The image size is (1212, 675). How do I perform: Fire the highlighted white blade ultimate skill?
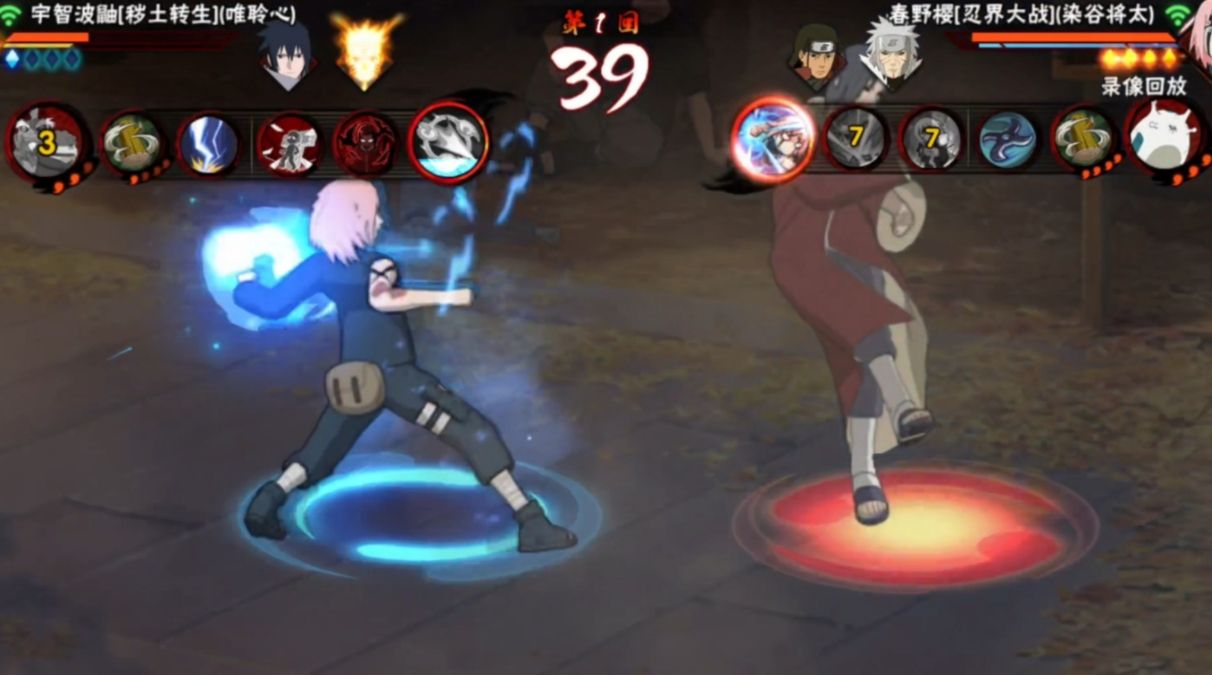448,143
